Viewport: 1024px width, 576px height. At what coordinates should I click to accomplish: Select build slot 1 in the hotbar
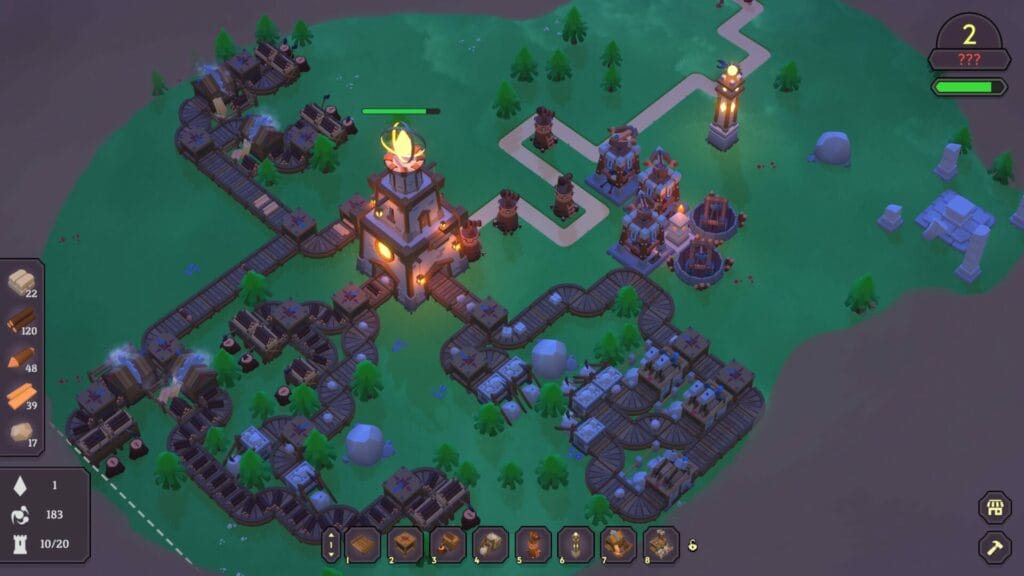coord(362,545)
